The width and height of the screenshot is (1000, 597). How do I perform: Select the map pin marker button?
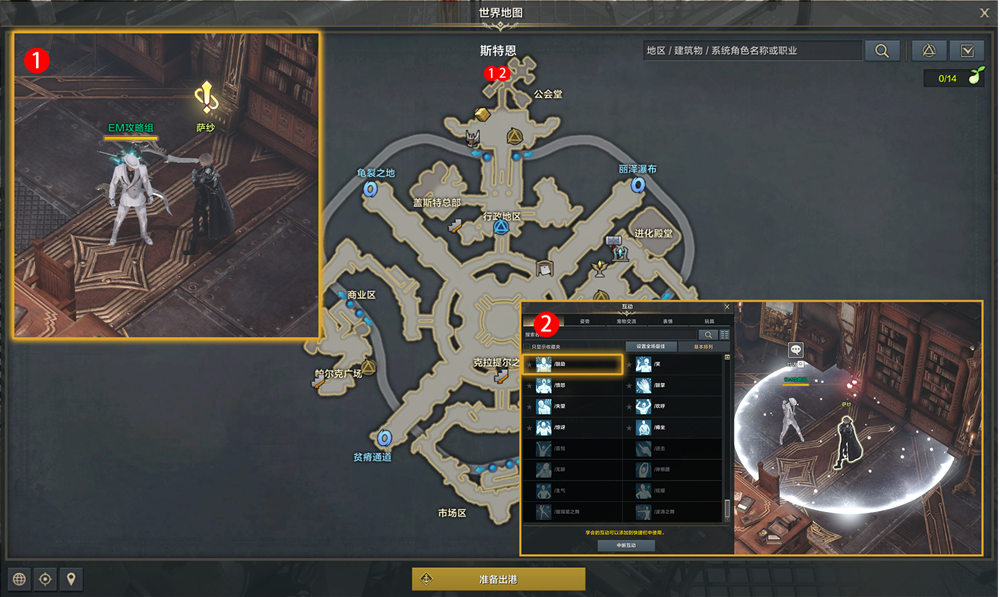click(x=71, y=579)
